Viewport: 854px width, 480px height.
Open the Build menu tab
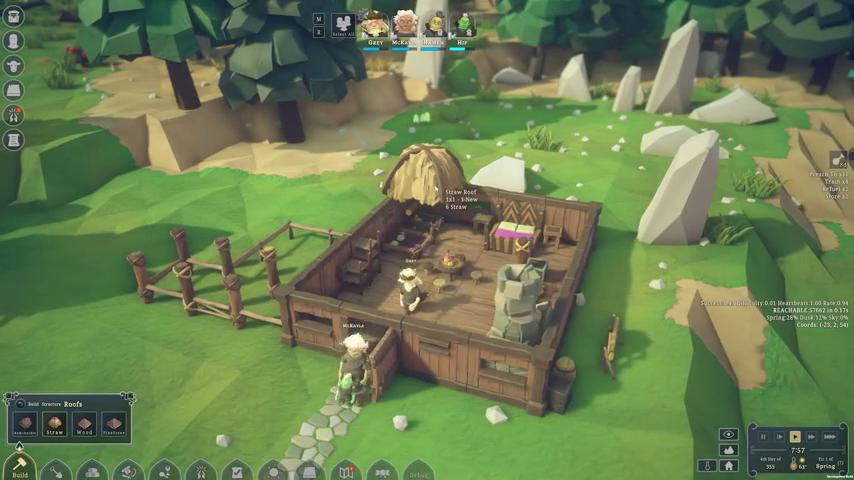[19, 468]
